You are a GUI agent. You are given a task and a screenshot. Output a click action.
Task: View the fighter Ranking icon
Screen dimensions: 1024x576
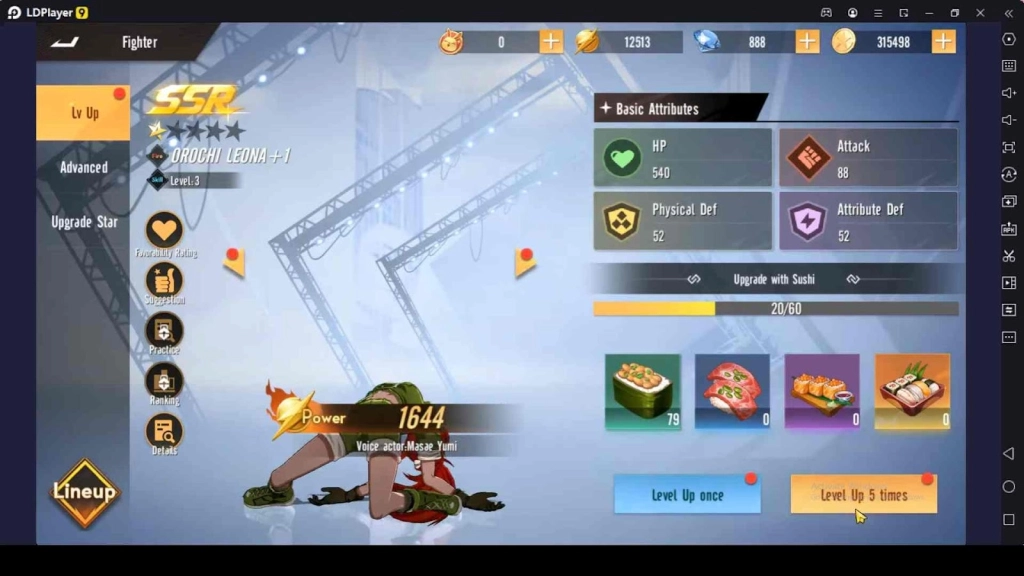[164, 380]
